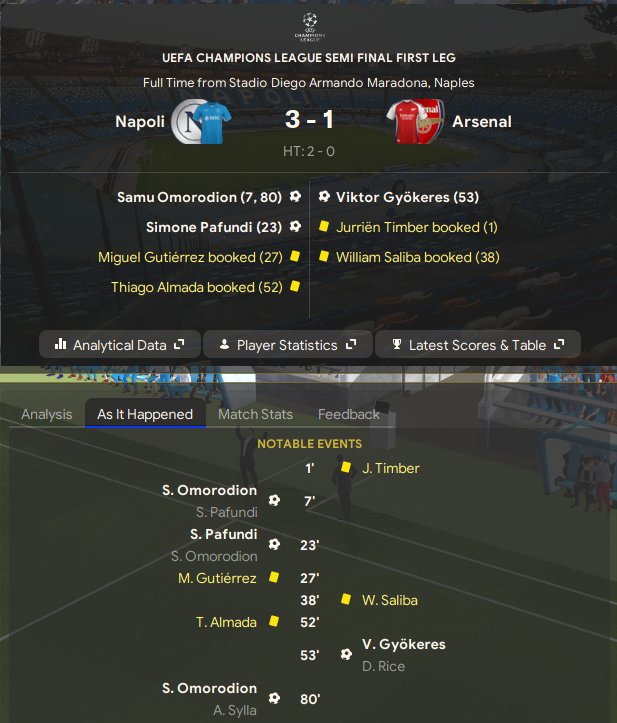Open the Analytical Data panel
This screenshot has width=617, height=723.
click(x=120, y=345)
